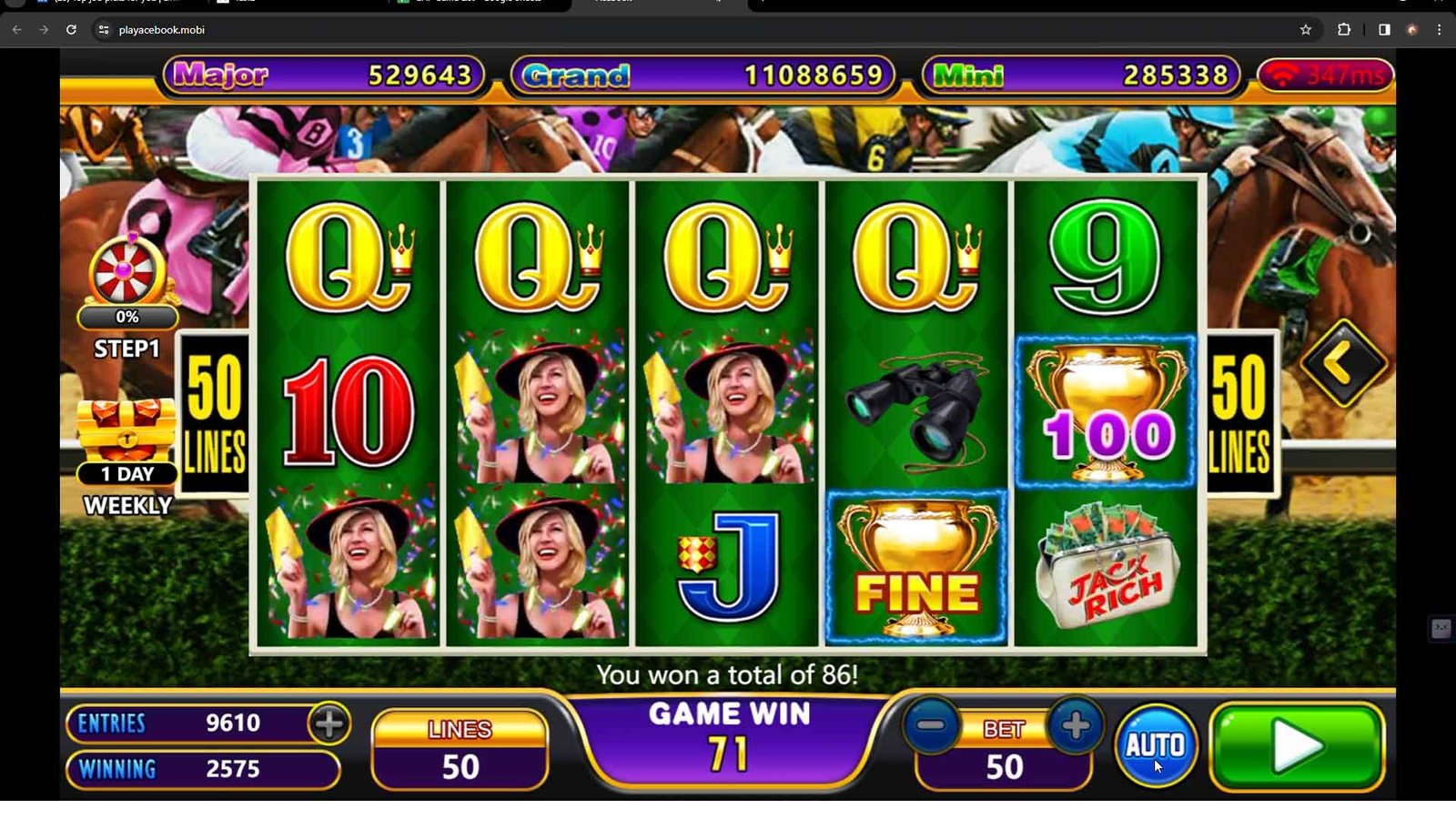Add more entries with the plus button
1456x819 pixels.
pyautogui.click(x=329, y=723)
